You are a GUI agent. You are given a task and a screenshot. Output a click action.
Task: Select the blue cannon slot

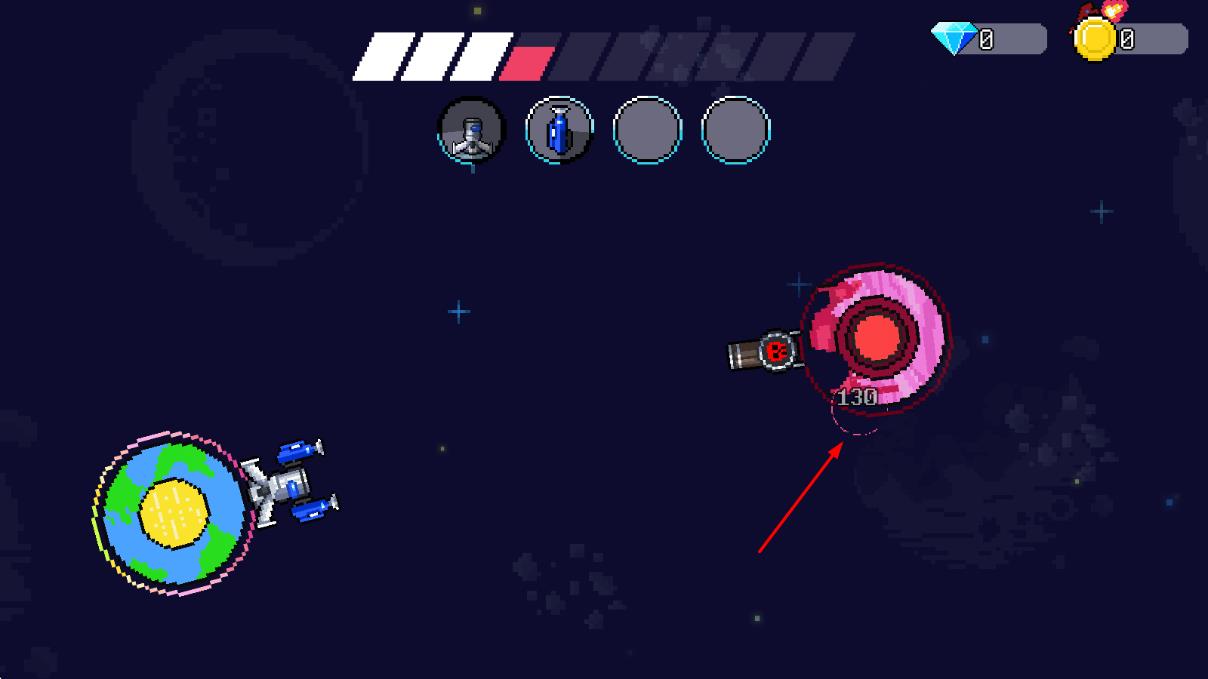pos(559,130)
